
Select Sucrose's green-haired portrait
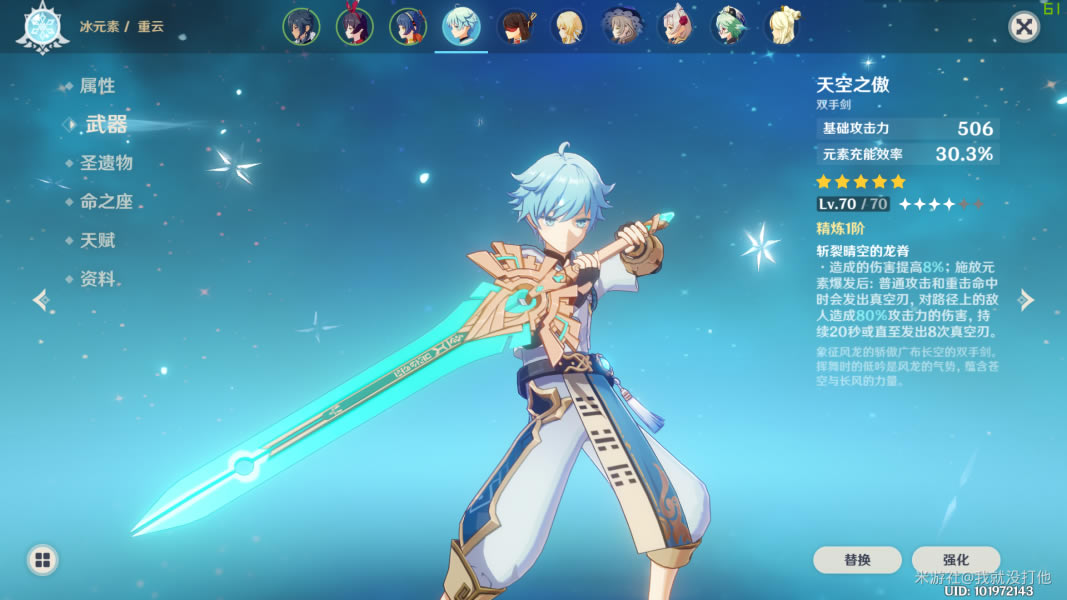[730, 27]
